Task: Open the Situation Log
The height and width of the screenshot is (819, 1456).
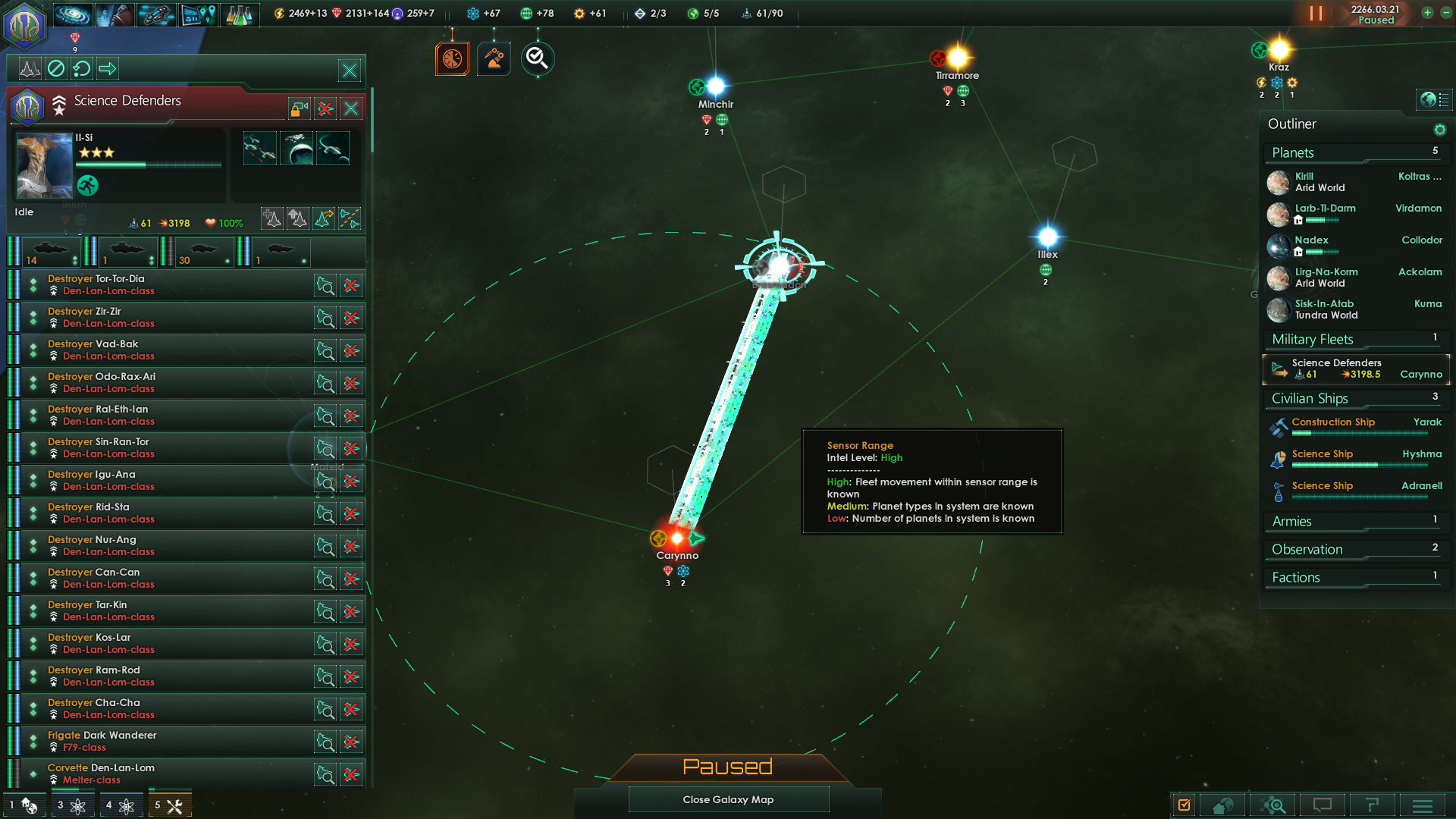Action: [199, 14]
